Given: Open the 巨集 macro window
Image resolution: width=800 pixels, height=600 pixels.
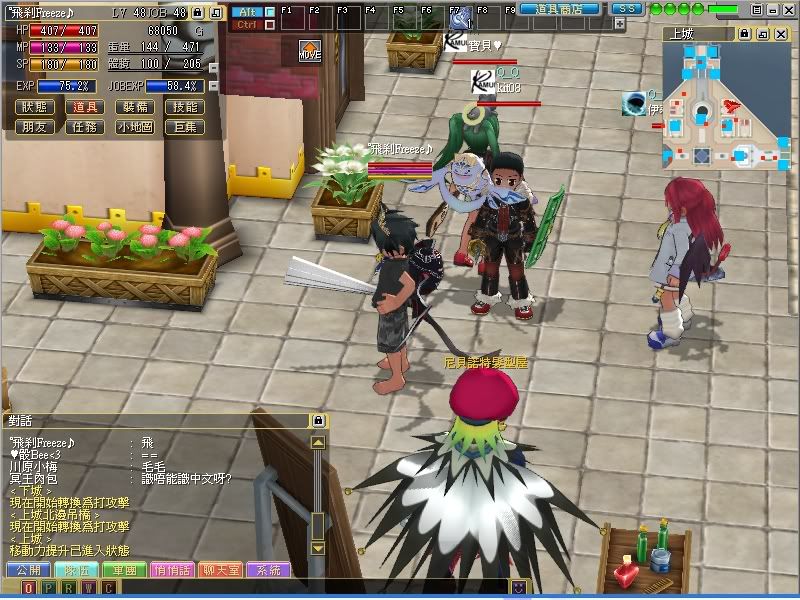Looking at the screenshot, I should [x=185, y=127].
